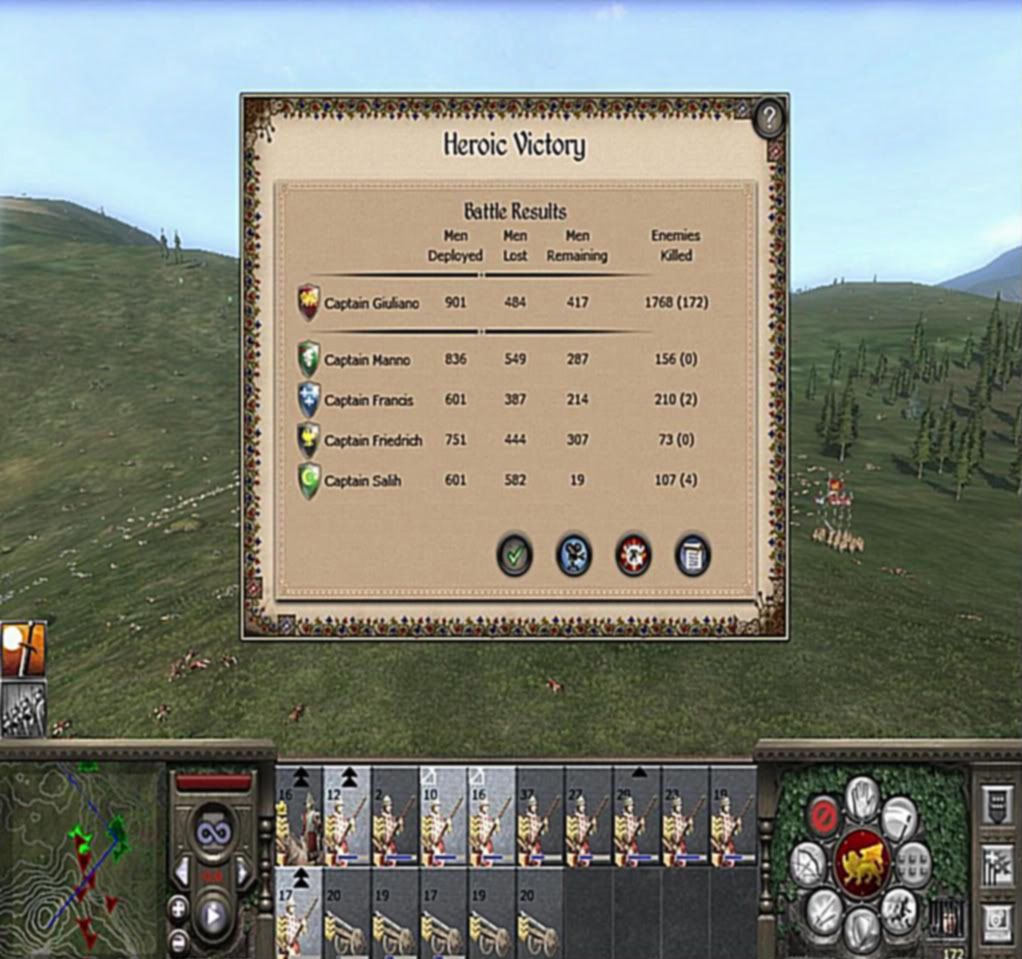The width and height of the screenshot is (1022, 959).
Task: Decrease game speed with the left arrow
Action: point(182,874)
